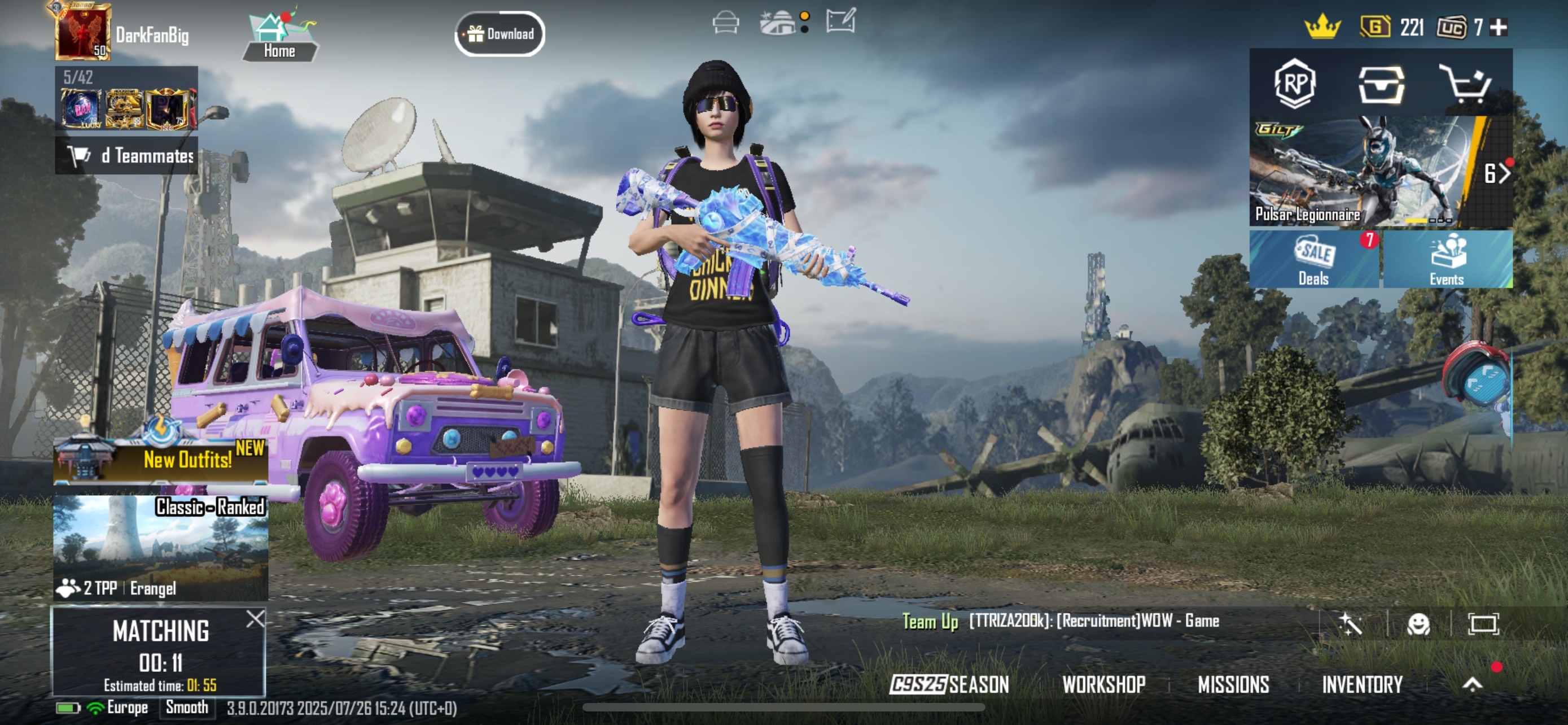Expand the bottom menu arrow

click(x=1472, y=685)
